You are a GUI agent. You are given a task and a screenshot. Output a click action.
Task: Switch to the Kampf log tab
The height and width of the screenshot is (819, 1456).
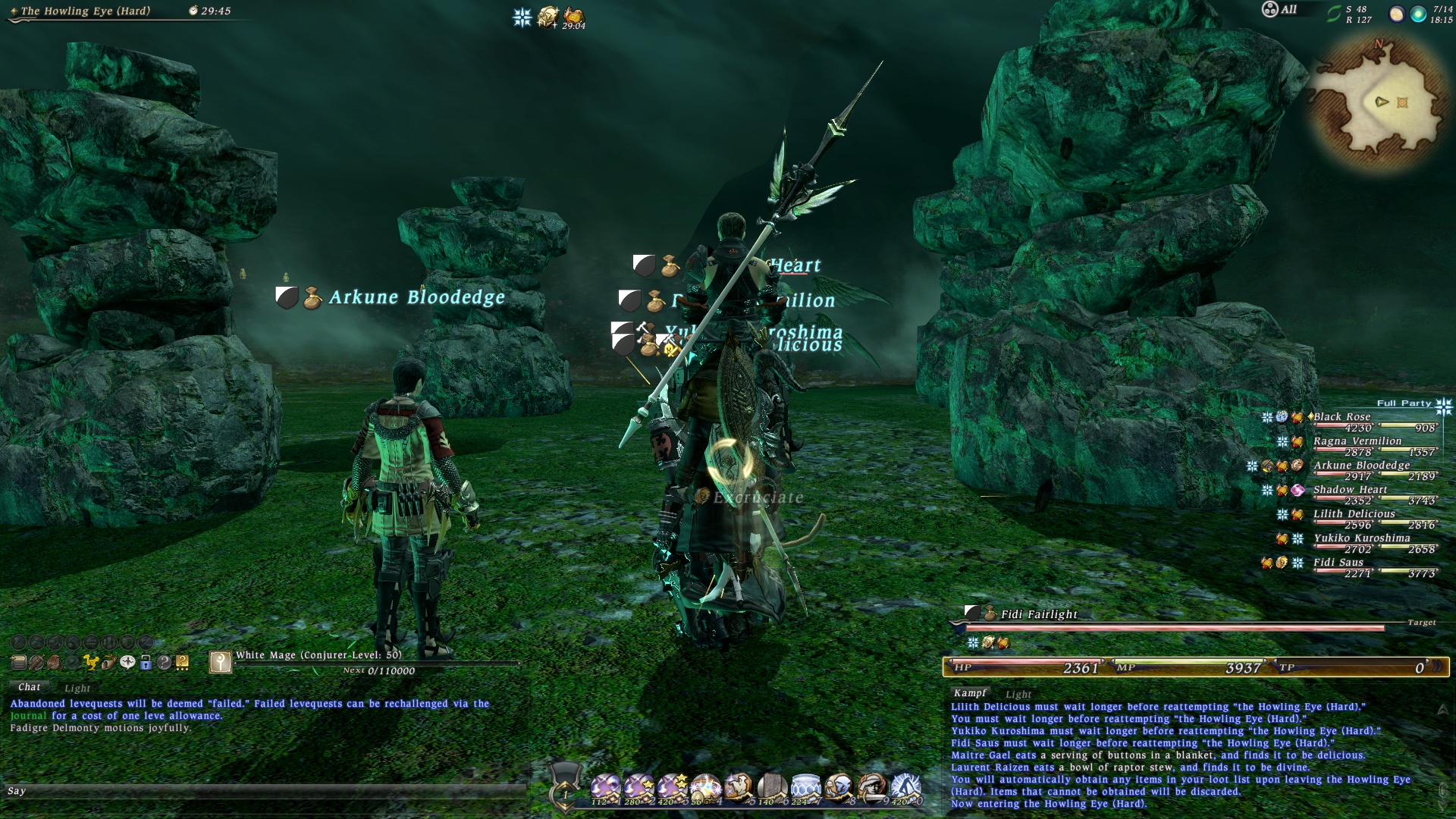pos(970,693)
